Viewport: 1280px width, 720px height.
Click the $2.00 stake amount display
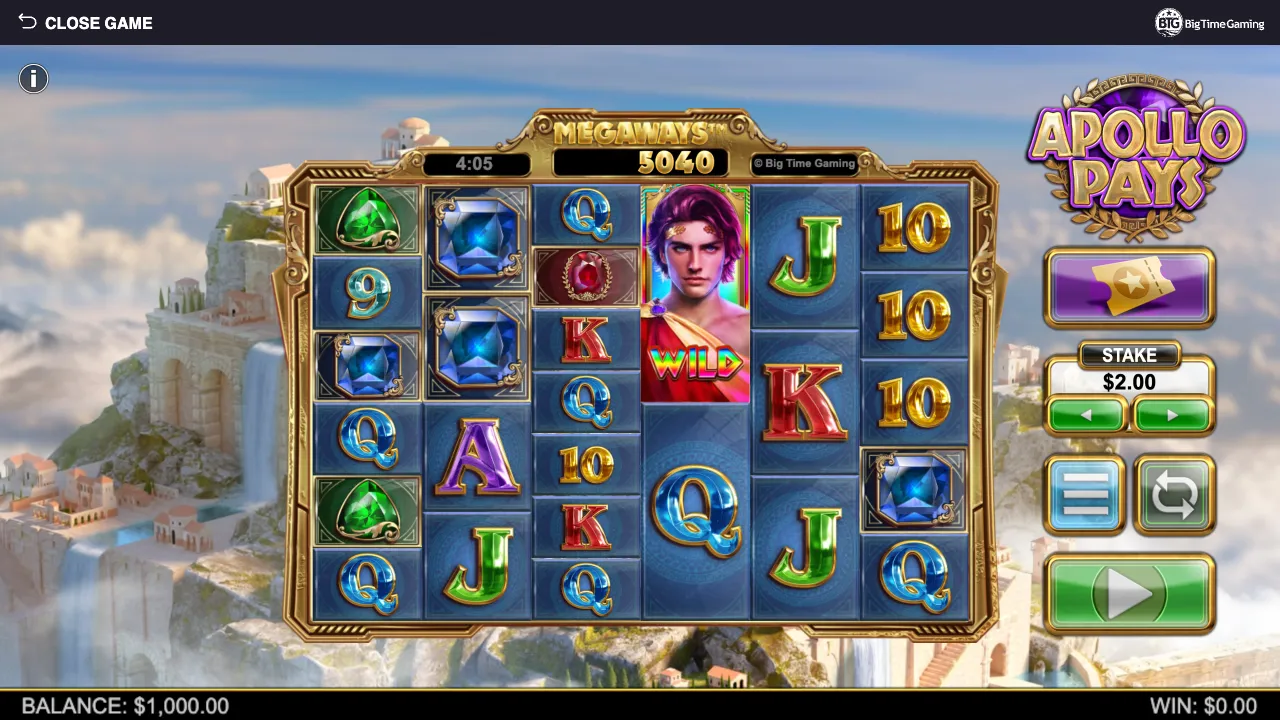click(x=1129, y=382)
